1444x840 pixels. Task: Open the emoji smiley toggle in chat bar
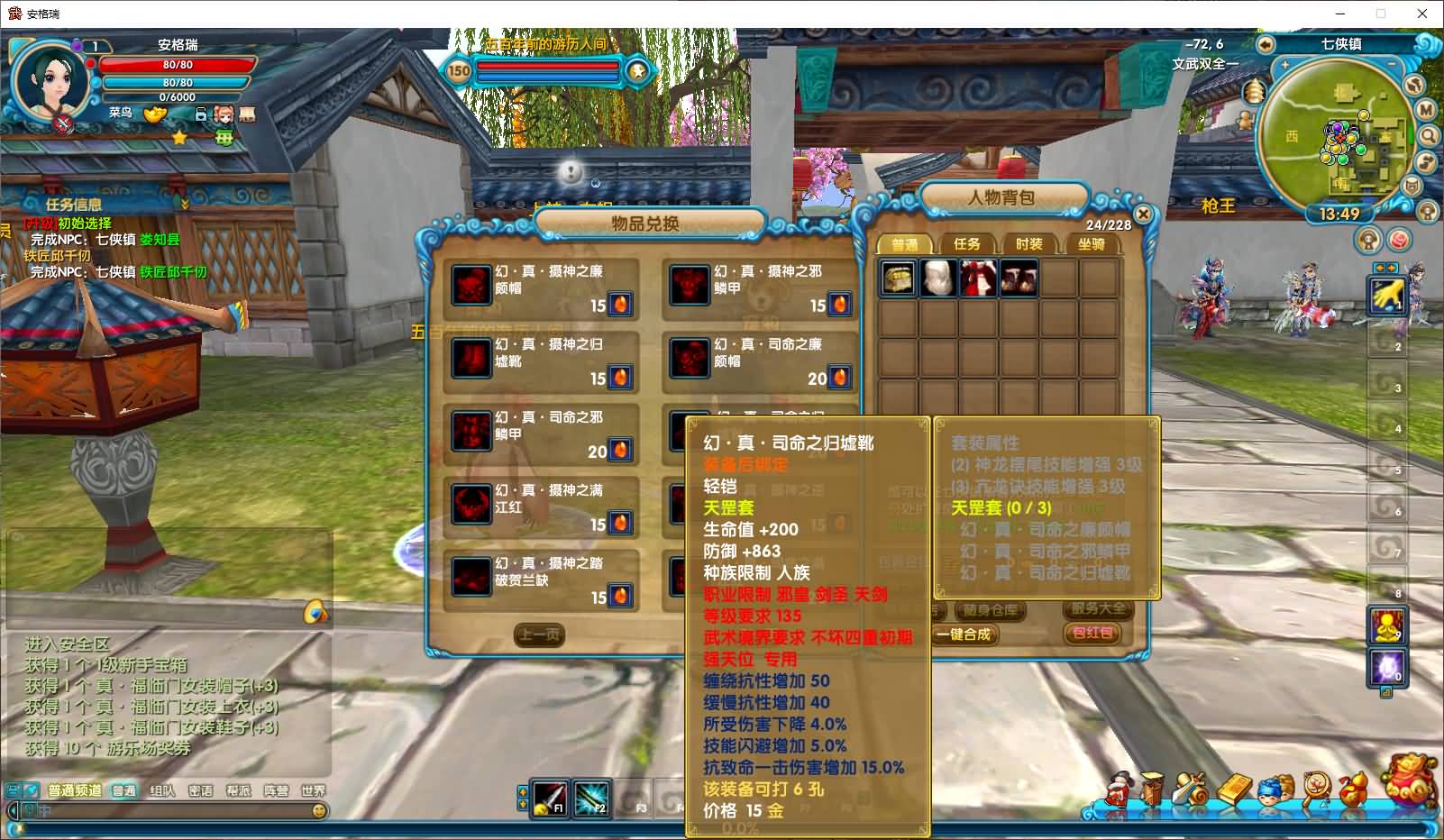(x=319, y=810)
